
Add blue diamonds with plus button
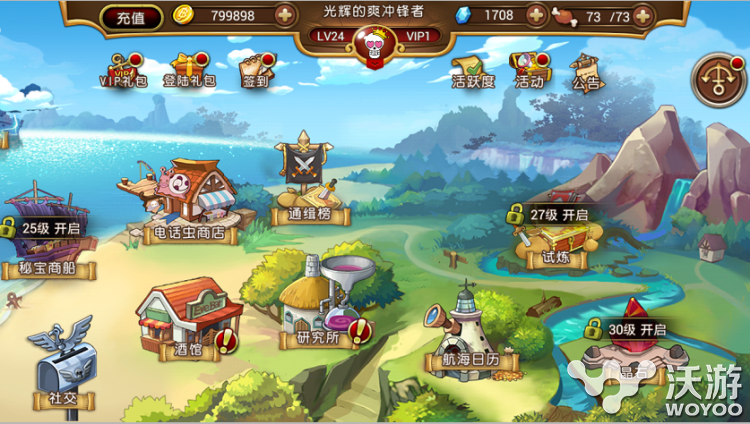(536, 15)
